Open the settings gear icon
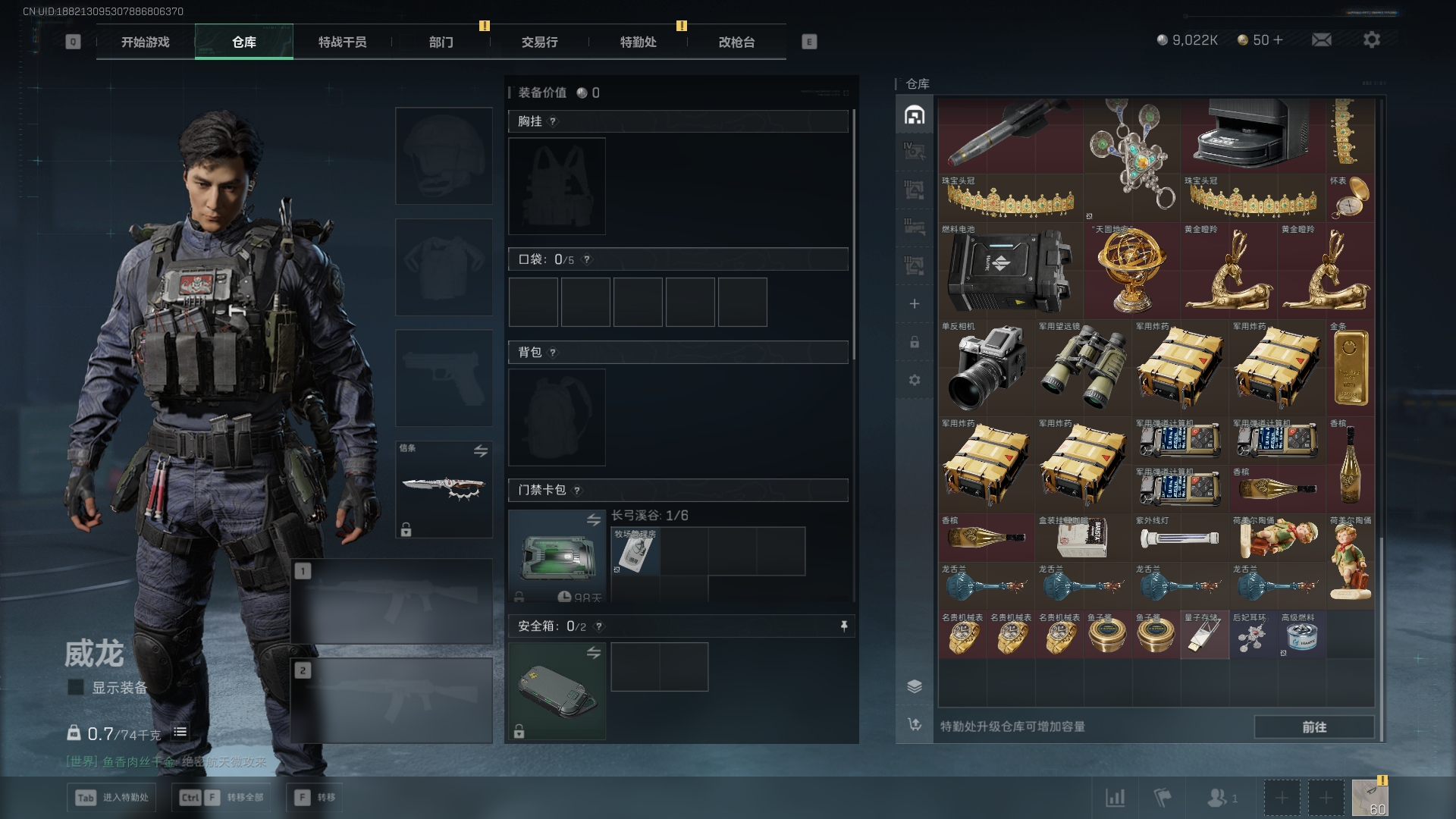Screen dimensions: 1456x819 pos(1371,39)
